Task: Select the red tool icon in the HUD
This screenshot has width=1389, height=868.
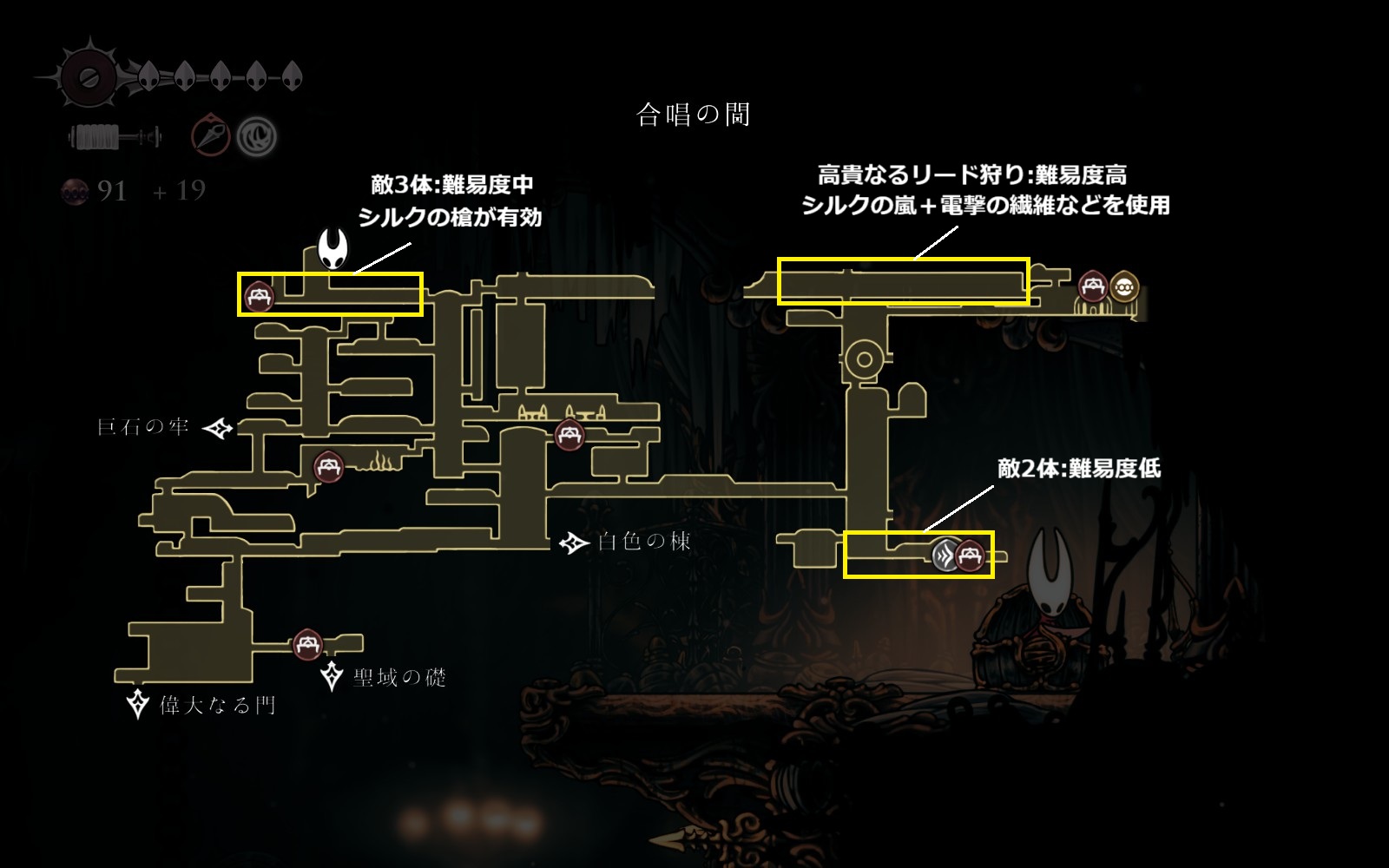Action: coord(211,135)
